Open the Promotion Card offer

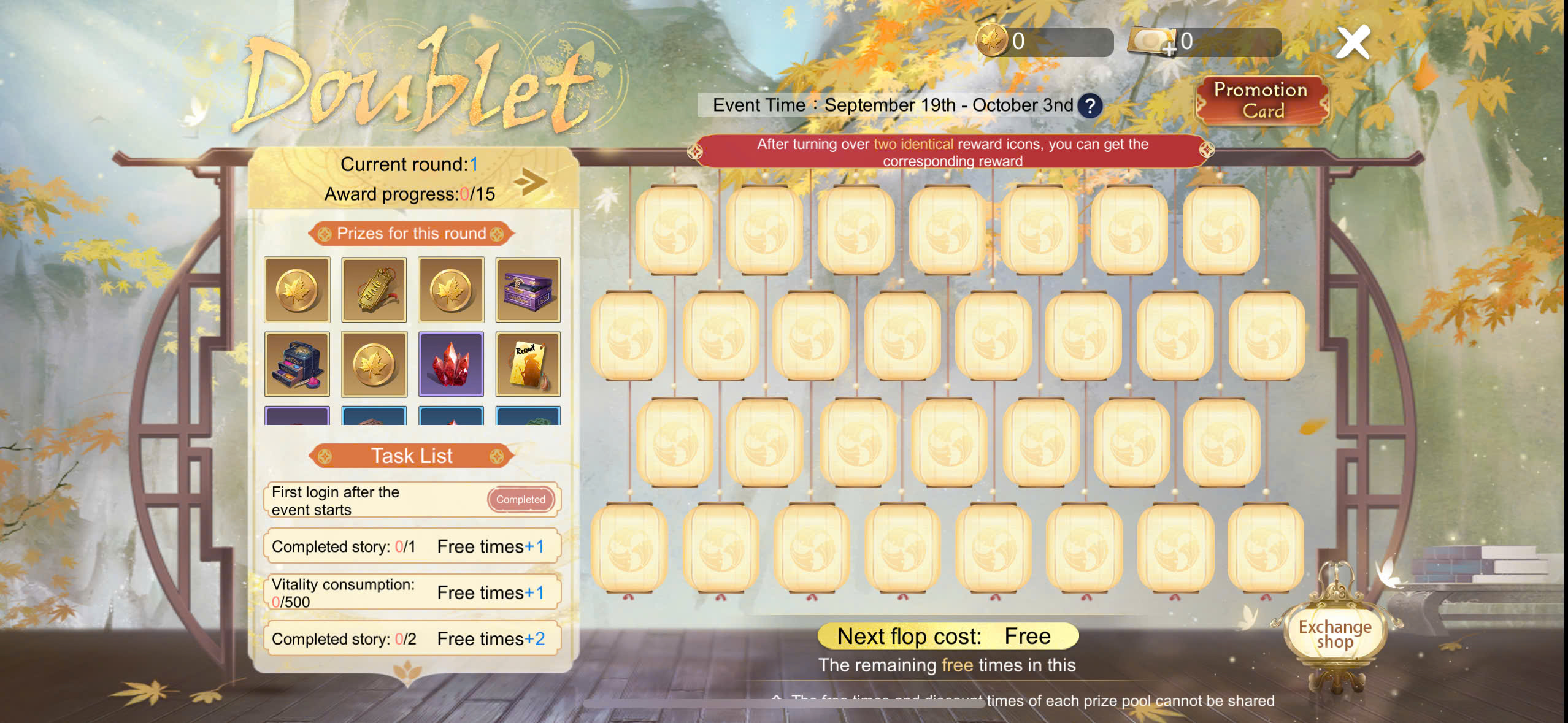tap(1261, 101)
